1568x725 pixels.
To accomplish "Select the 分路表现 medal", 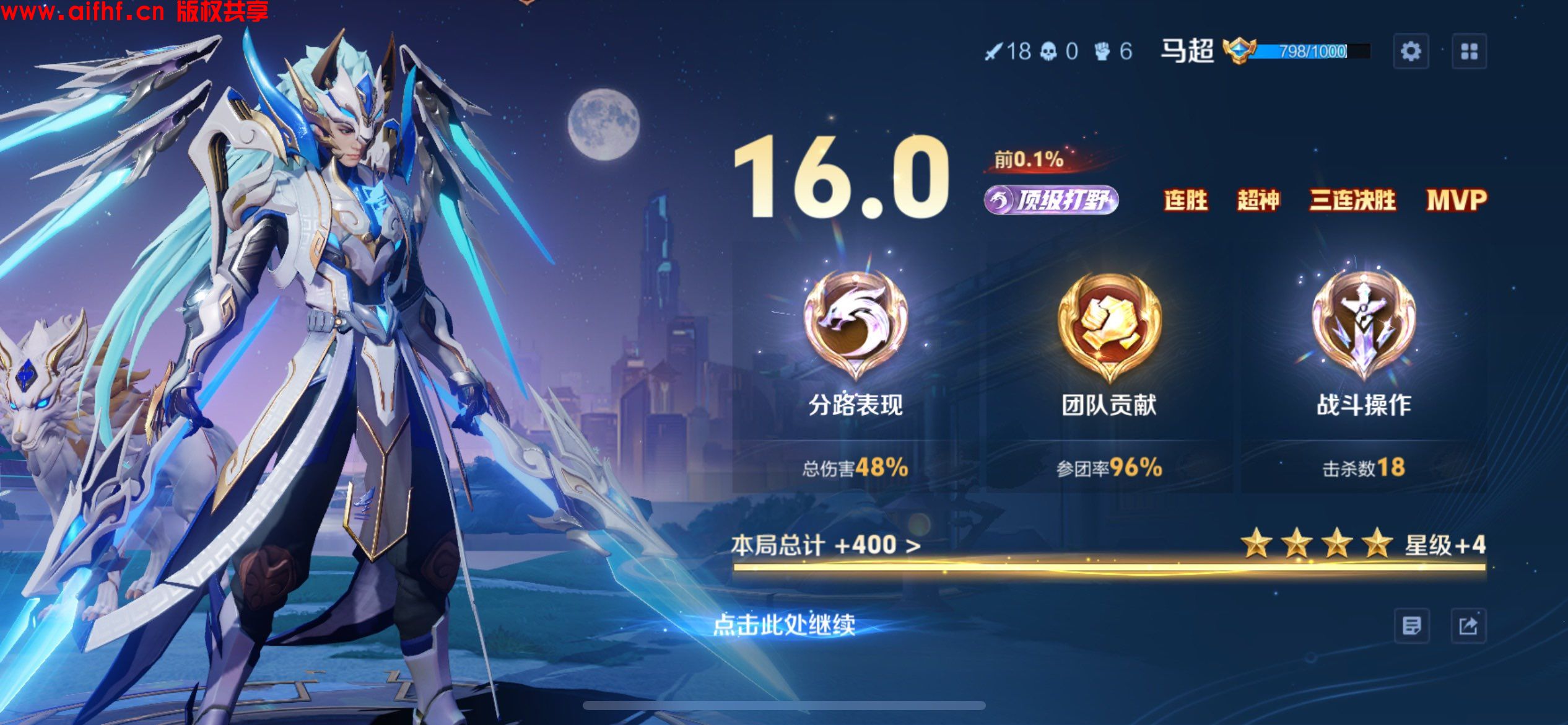I will coord(856,324).
